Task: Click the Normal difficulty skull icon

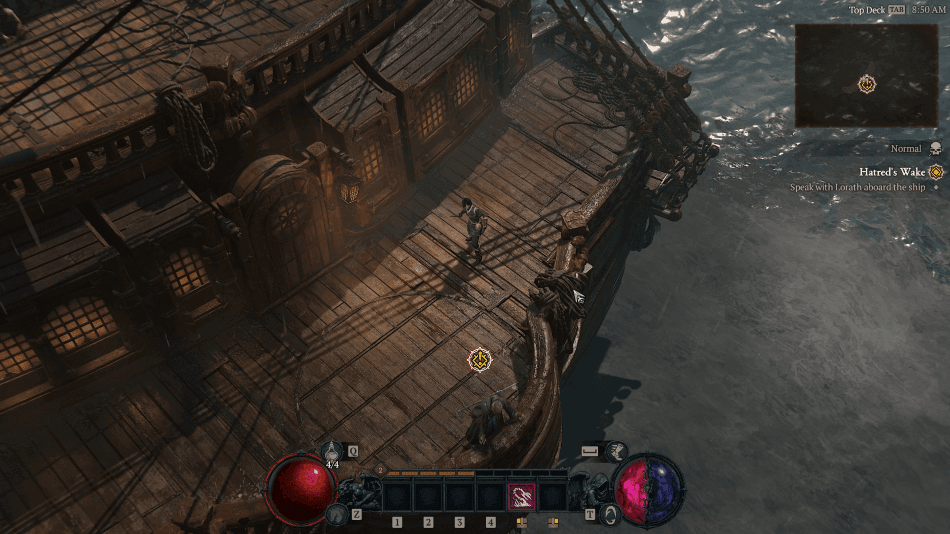Action: 936,148
